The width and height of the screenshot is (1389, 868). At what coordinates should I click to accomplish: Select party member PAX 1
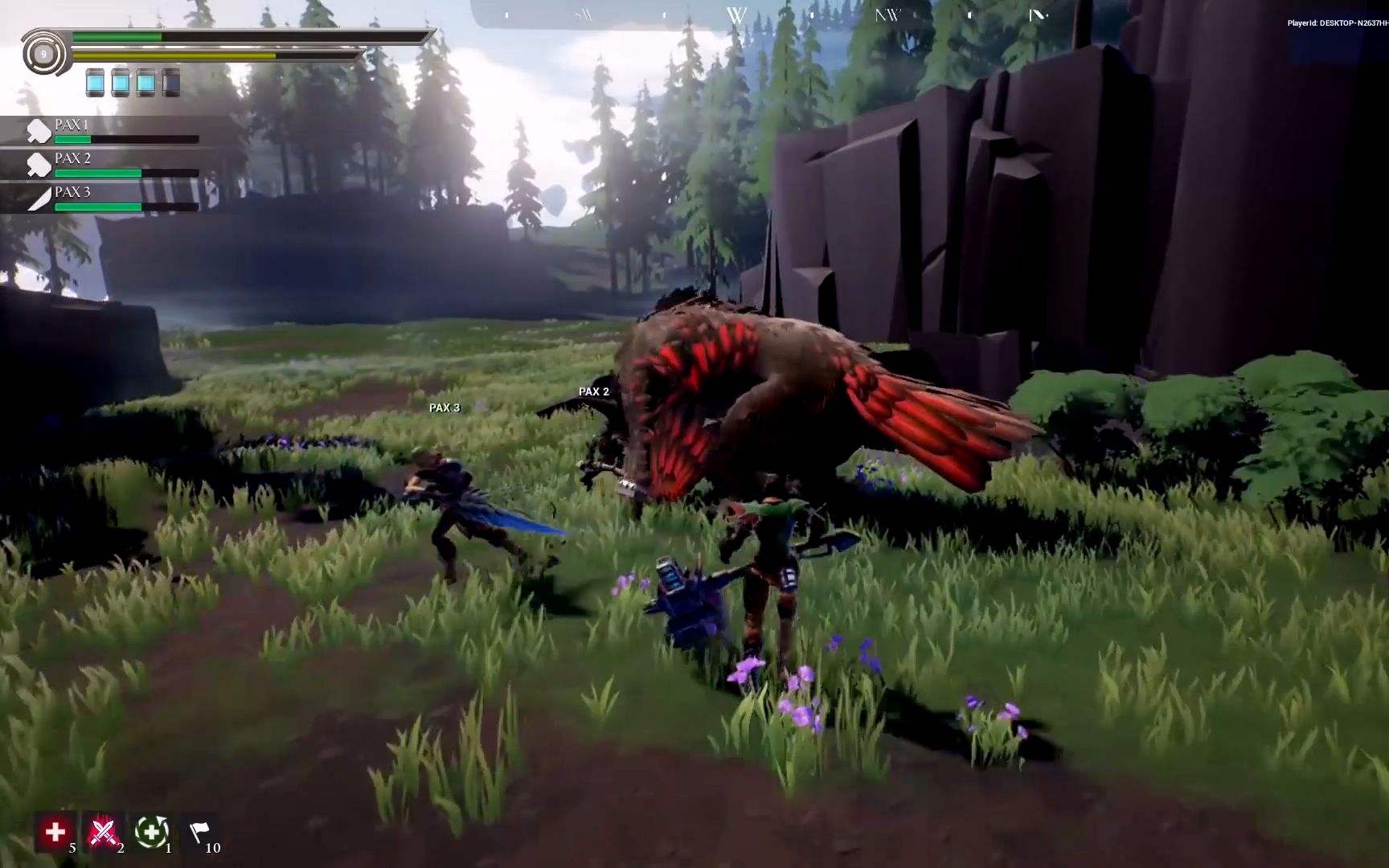point(113,131)
